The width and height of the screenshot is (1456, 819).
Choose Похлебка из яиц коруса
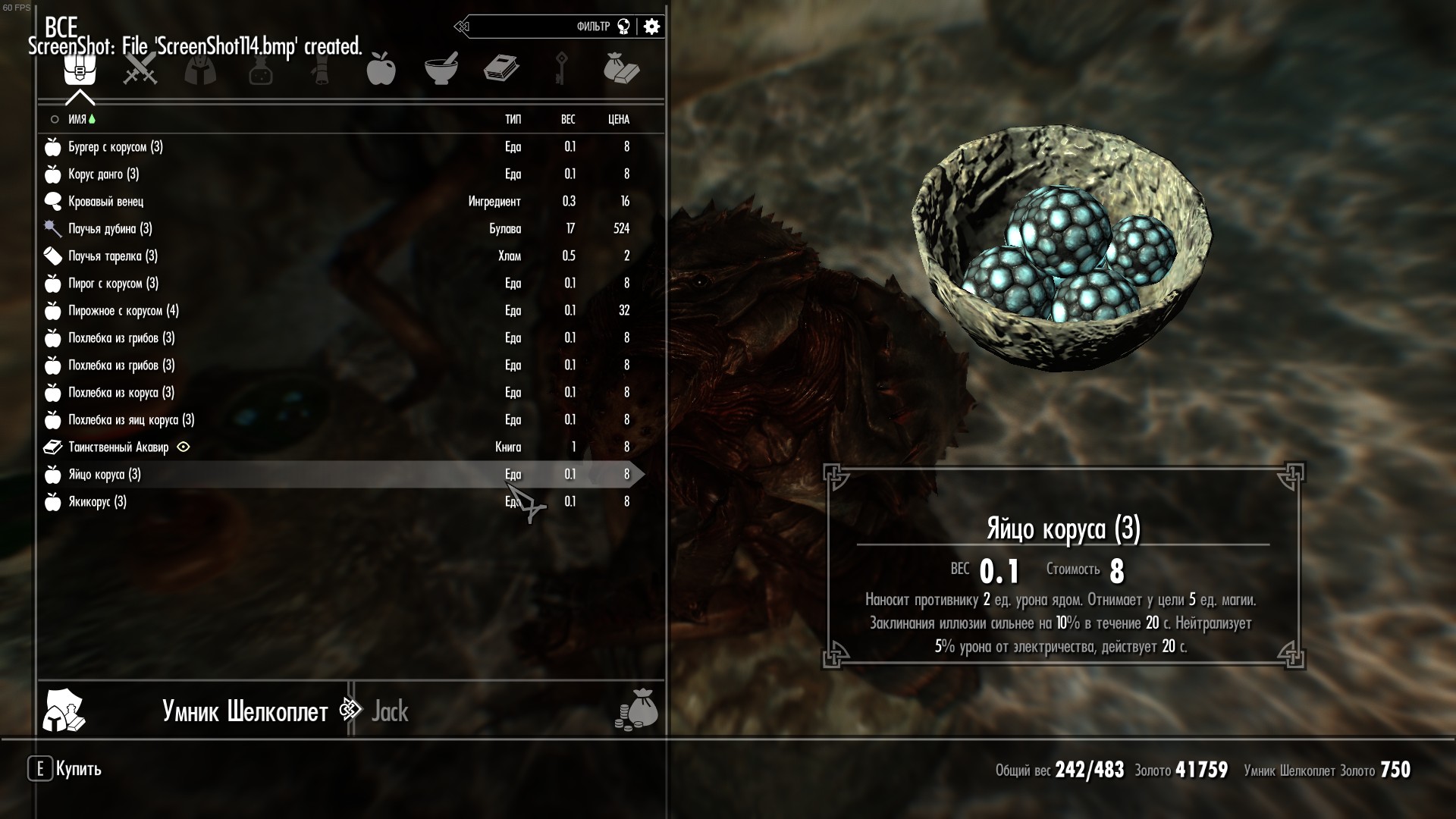click(x=131, y=420)
